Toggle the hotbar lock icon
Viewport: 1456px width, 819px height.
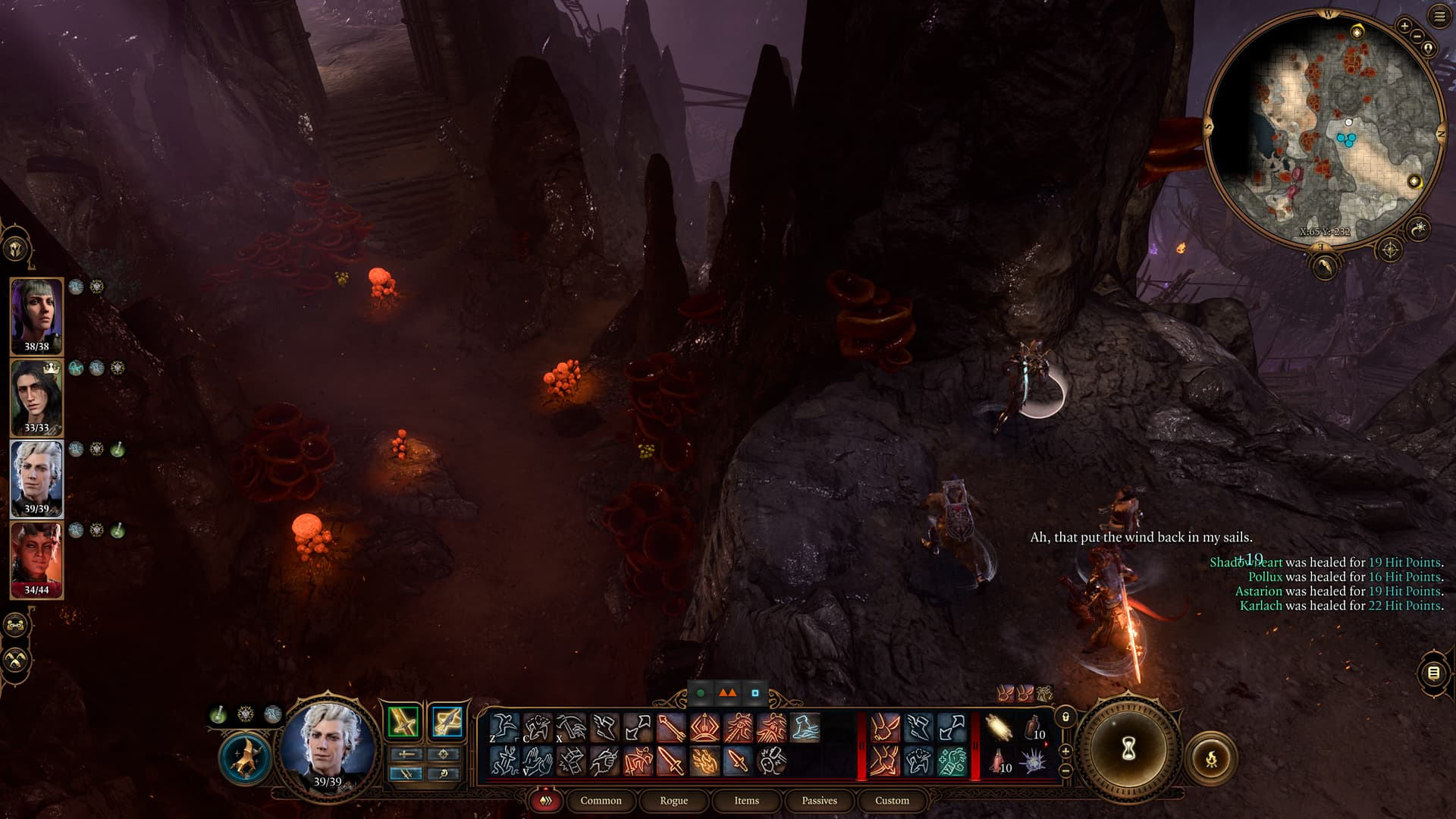point(1065,717)
